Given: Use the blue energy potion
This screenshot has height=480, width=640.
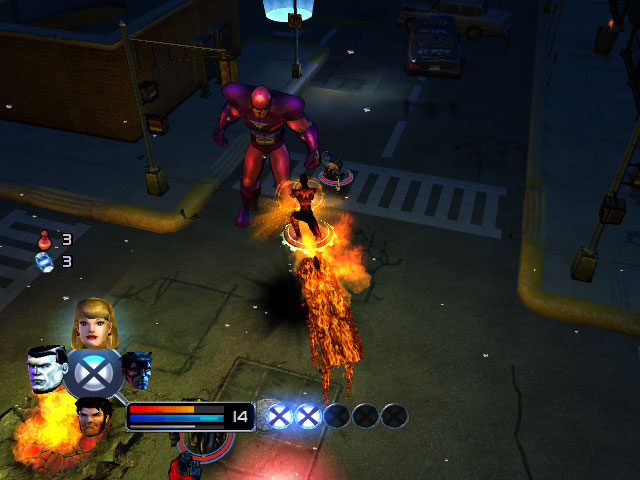Looking at the screenshot, I should (45, 261).
